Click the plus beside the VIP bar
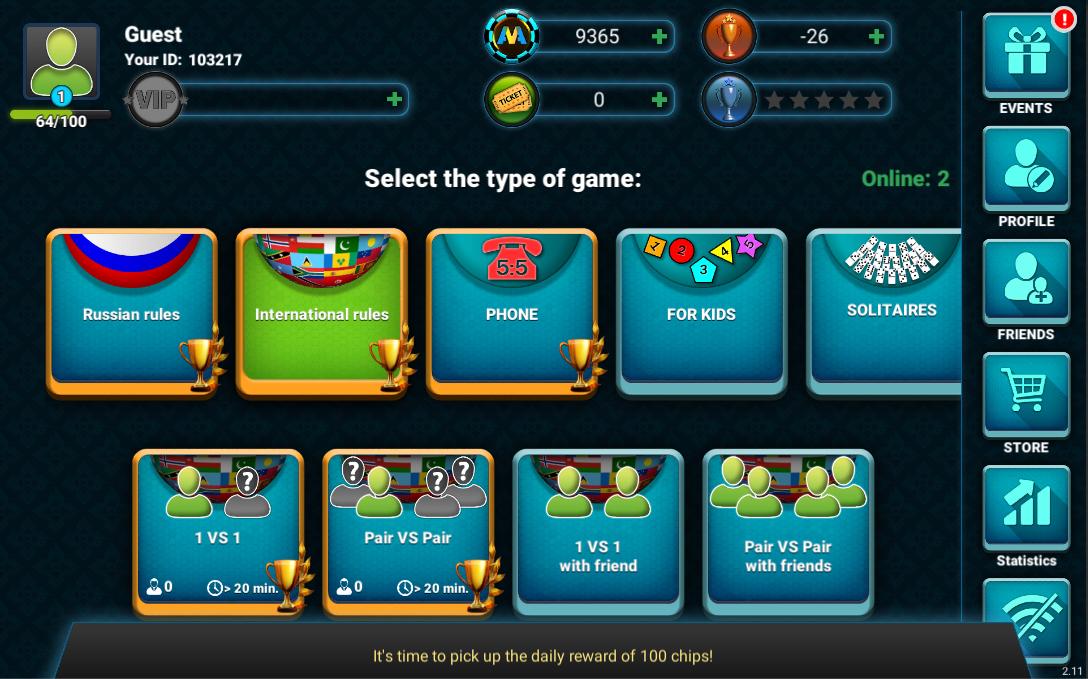Viewport: 1088px width, 679px height. click(394, 100)
